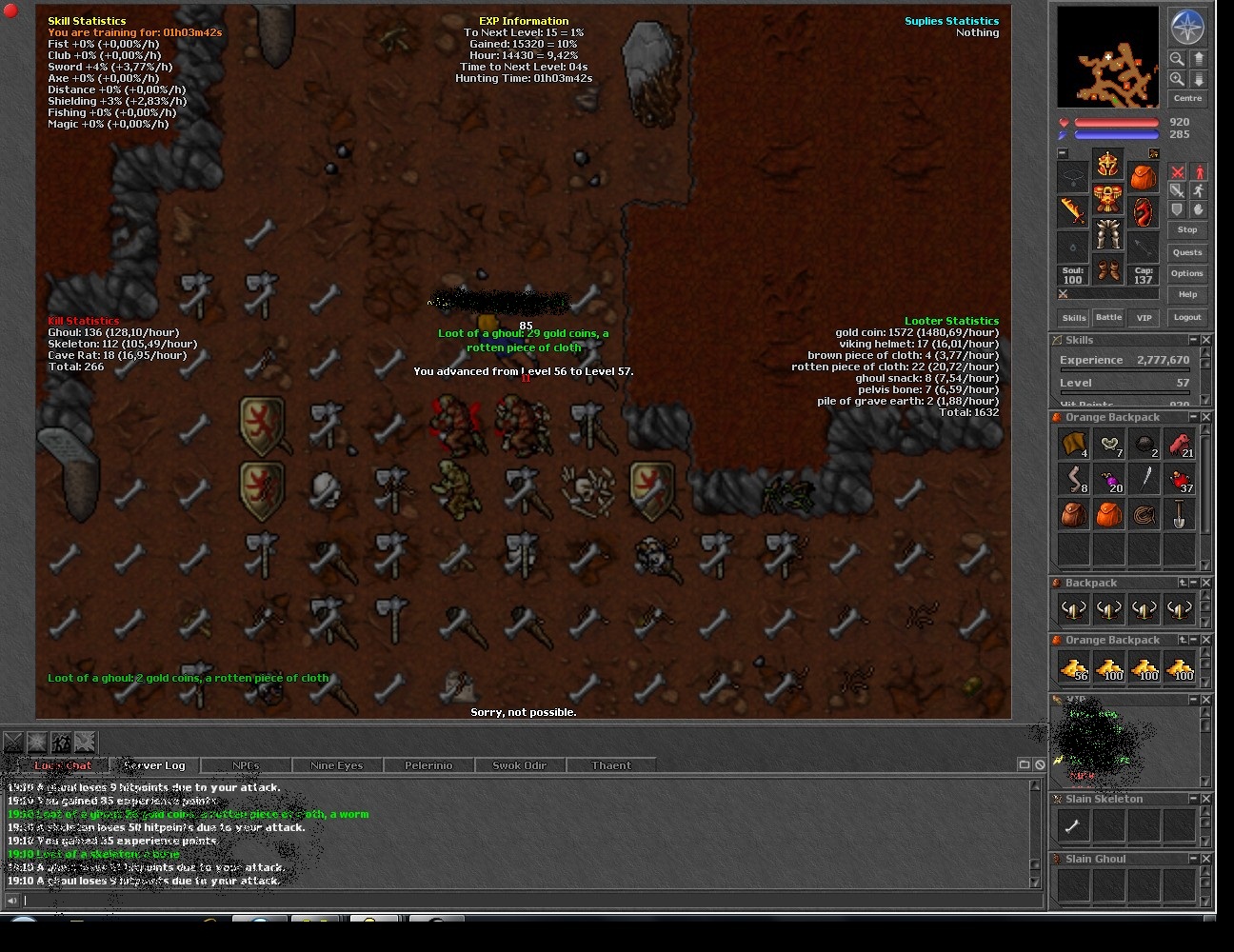This screenshot has width=1234, height=952.
Task: Open the Help button
Action: pyautogui.click(x=1187, y=294)
